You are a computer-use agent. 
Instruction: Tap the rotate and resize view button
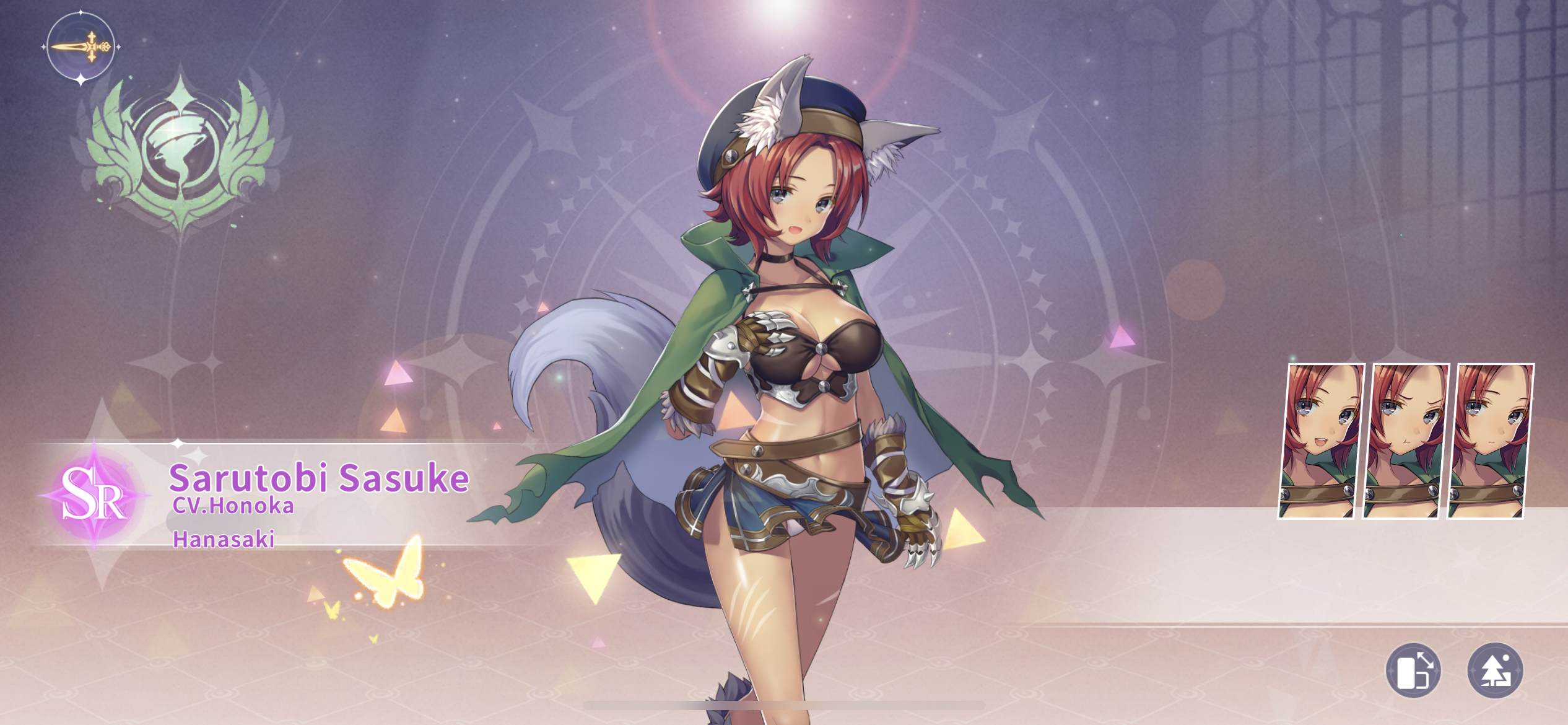1413,670
